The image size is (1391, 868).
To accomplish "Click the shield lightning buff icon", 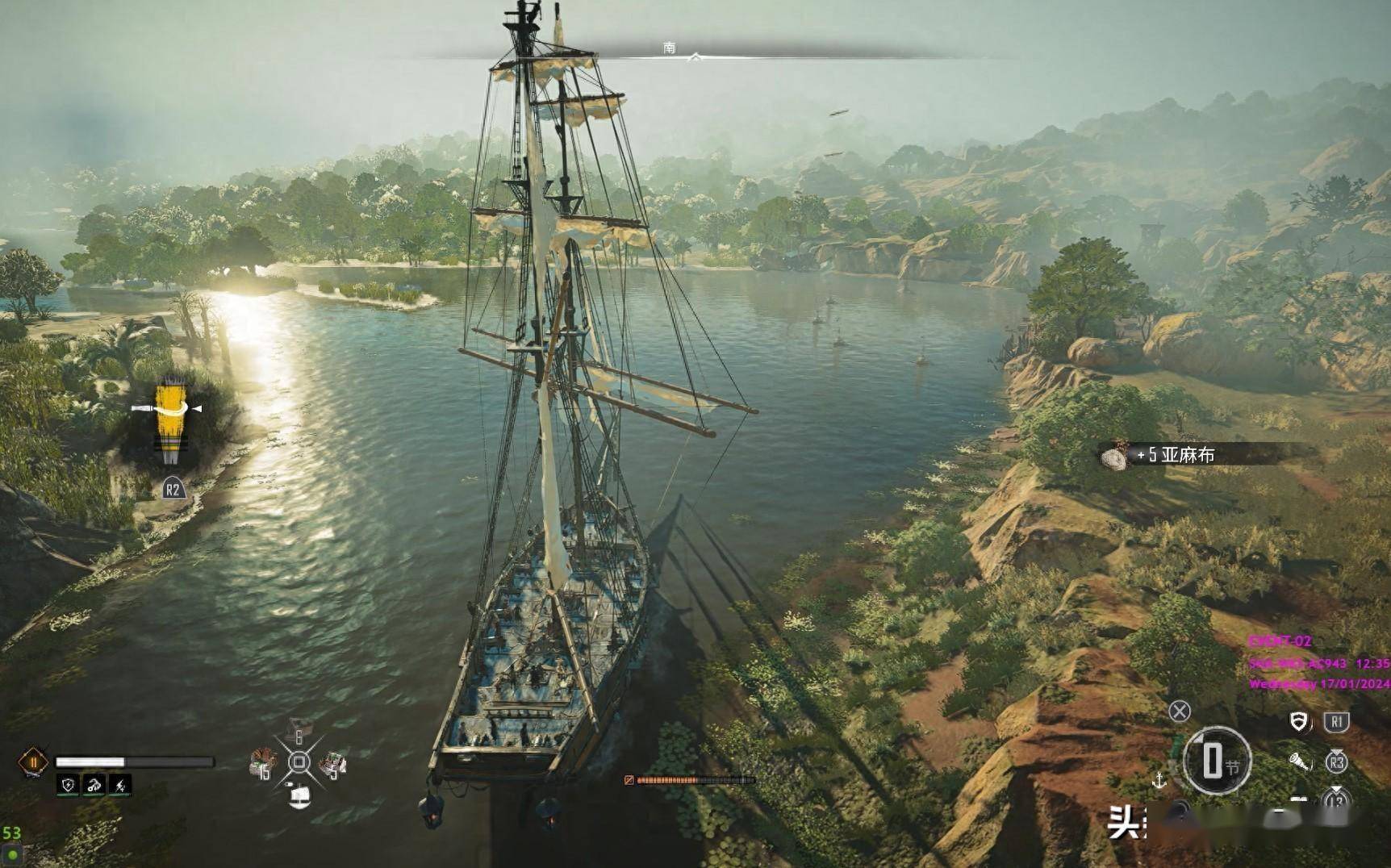I will [69, 784].
